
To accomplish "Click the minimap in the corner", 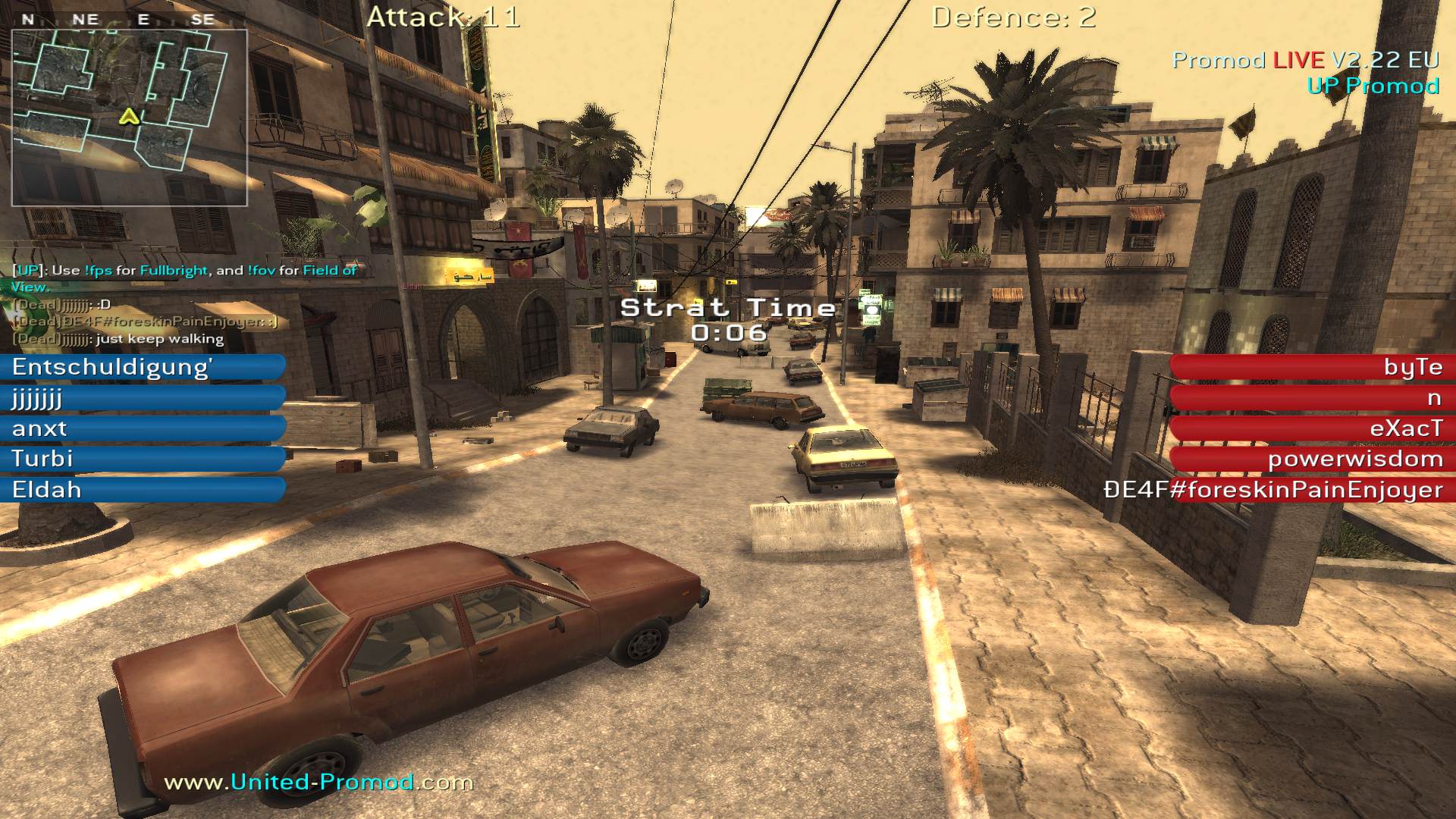I will 129,118.
